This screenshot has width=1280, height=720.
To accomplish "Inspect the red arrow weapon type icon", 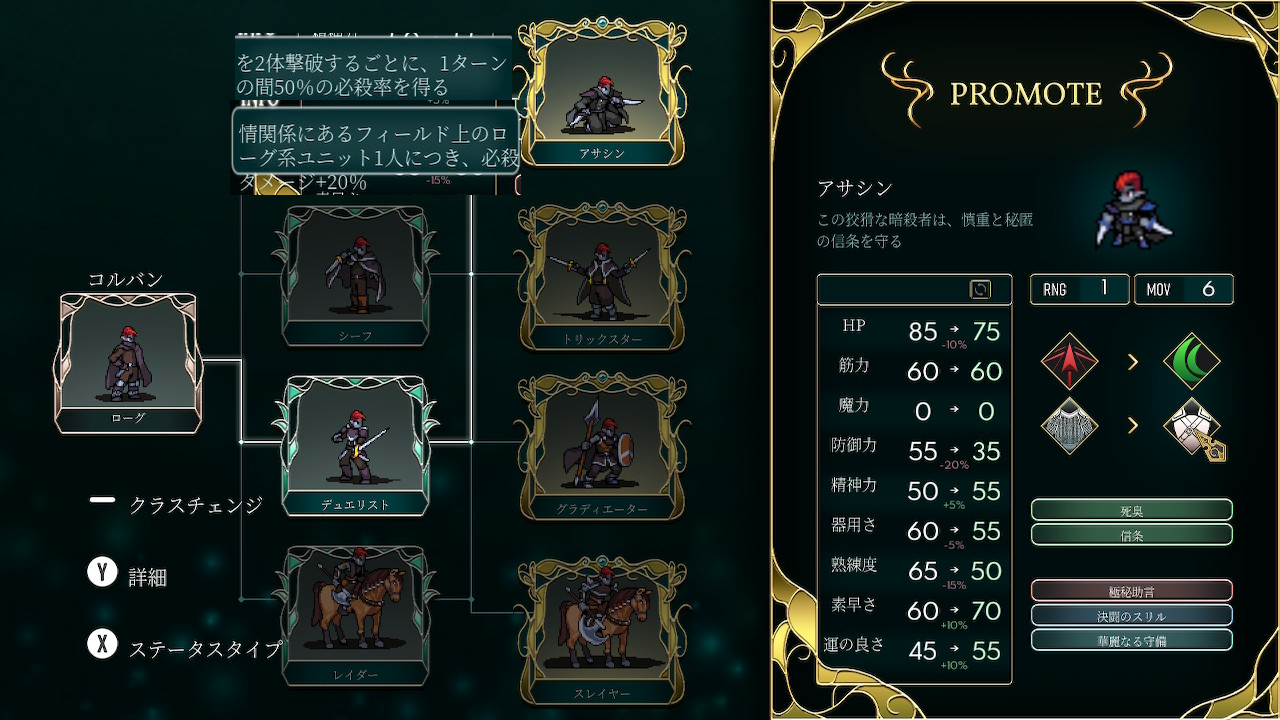I will 1069,361.
